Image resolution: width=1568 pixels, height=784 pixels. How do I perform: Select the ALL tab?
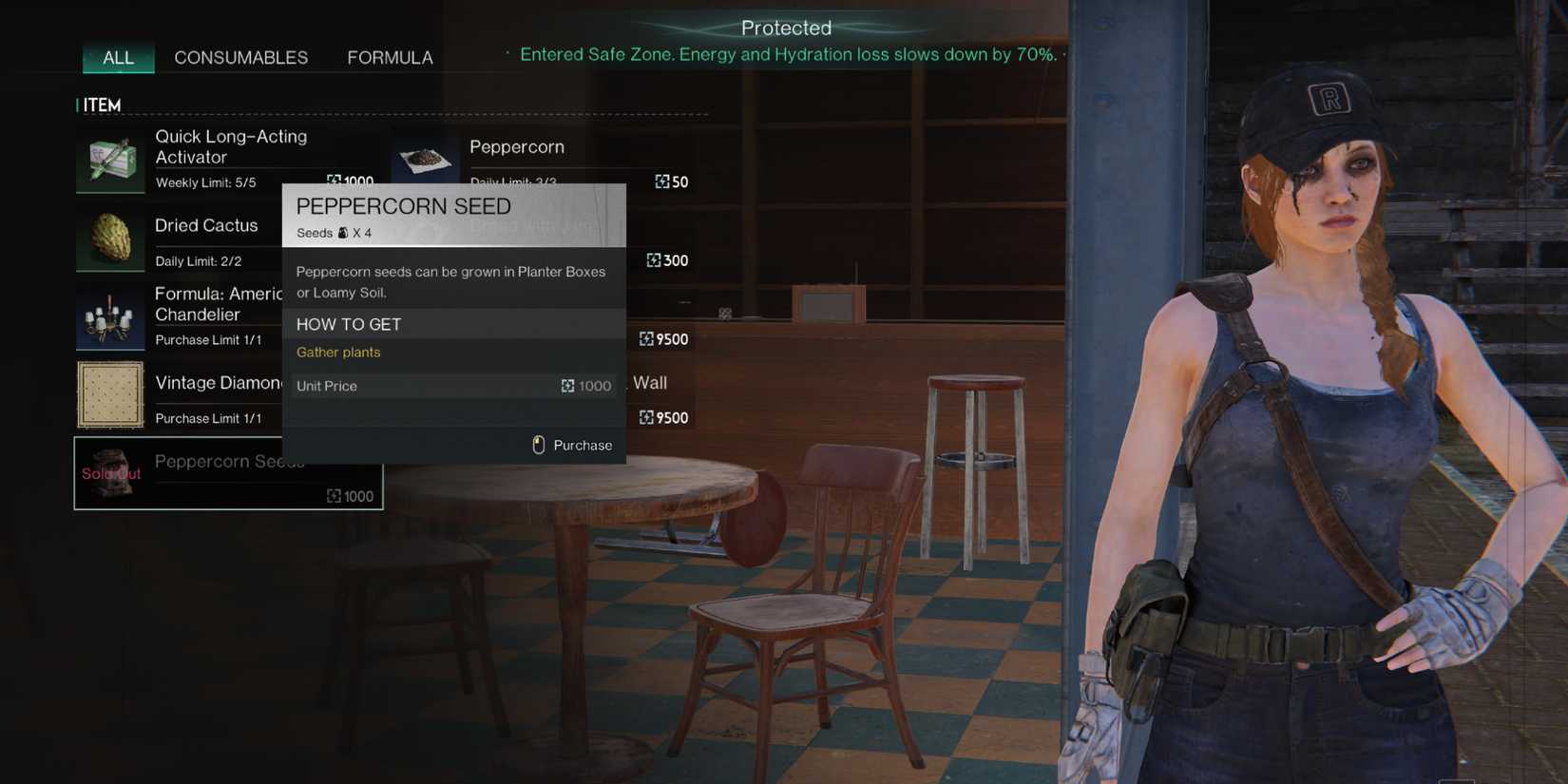coord(118,57)
